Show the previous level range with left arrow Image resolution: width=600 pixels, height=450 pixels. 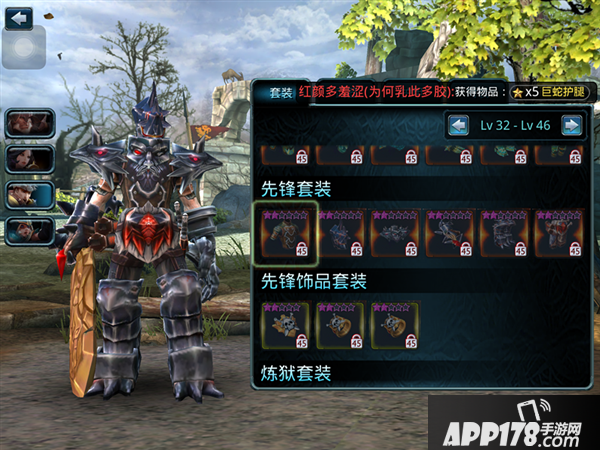(458, 125)
